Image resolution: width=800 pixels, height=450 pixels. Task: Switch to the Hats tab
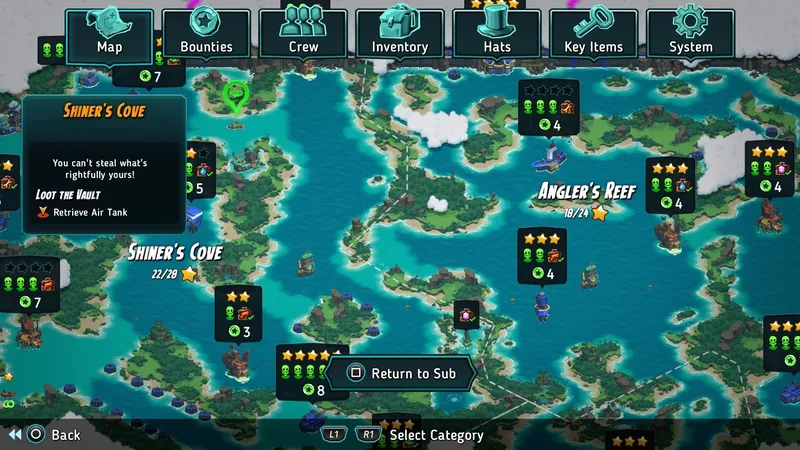497,33
